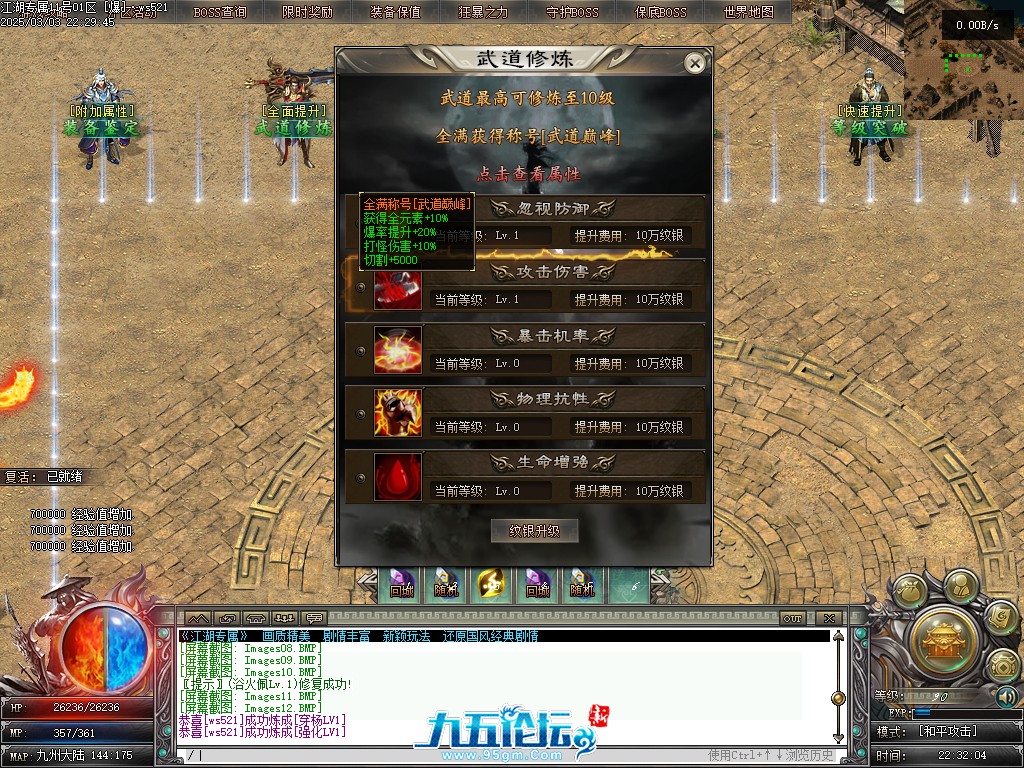The image size is (1024, 768).
Task: Open the 装备保值 menu
Action: (x=396, y=12)
